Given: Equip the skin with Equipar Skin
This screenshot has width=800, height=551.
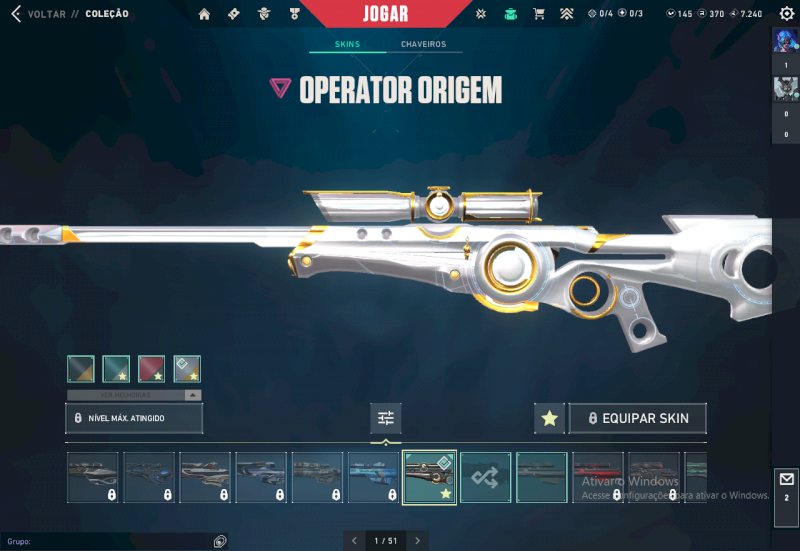Looking at the screenshot, I should [637, 418].
